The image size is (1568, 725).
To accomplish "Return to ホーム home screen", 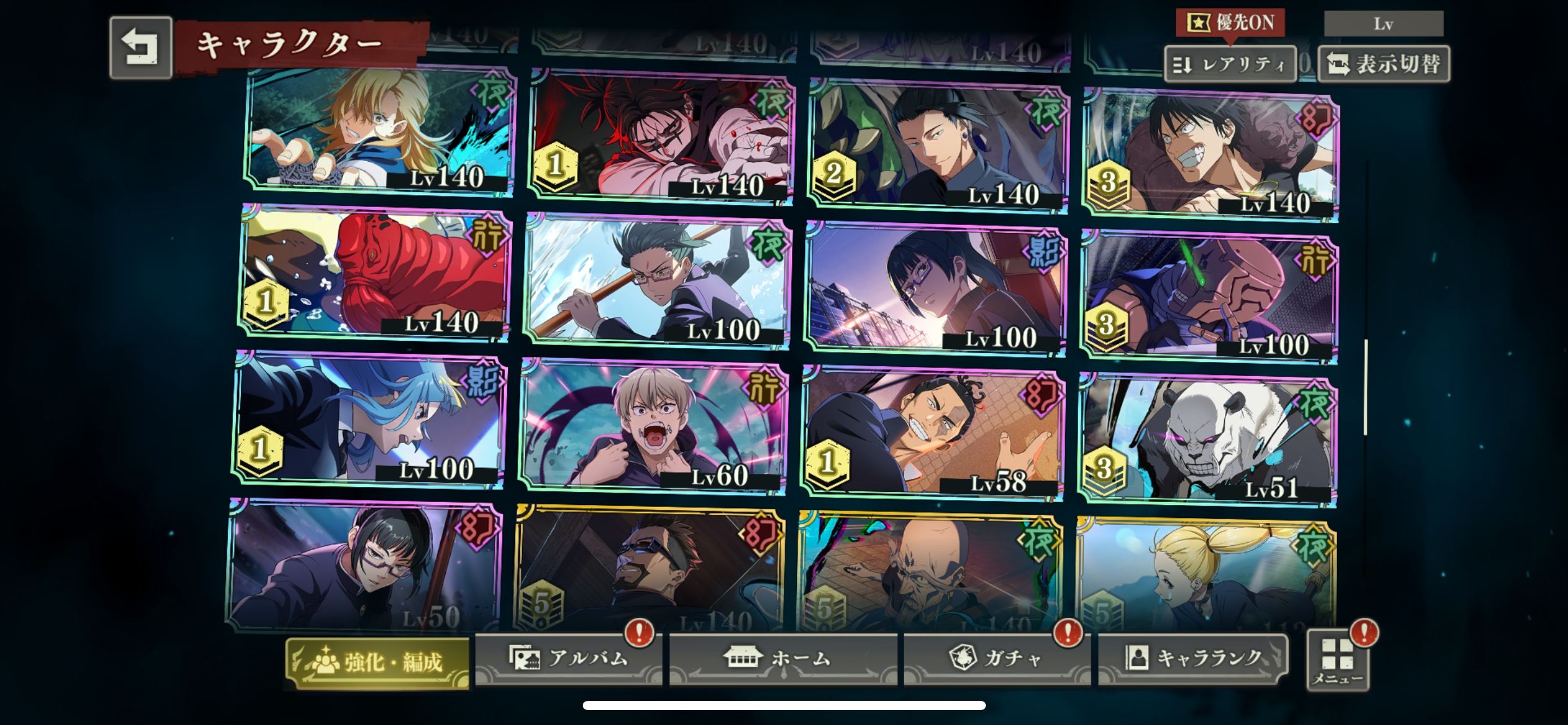I will (783, 658).
